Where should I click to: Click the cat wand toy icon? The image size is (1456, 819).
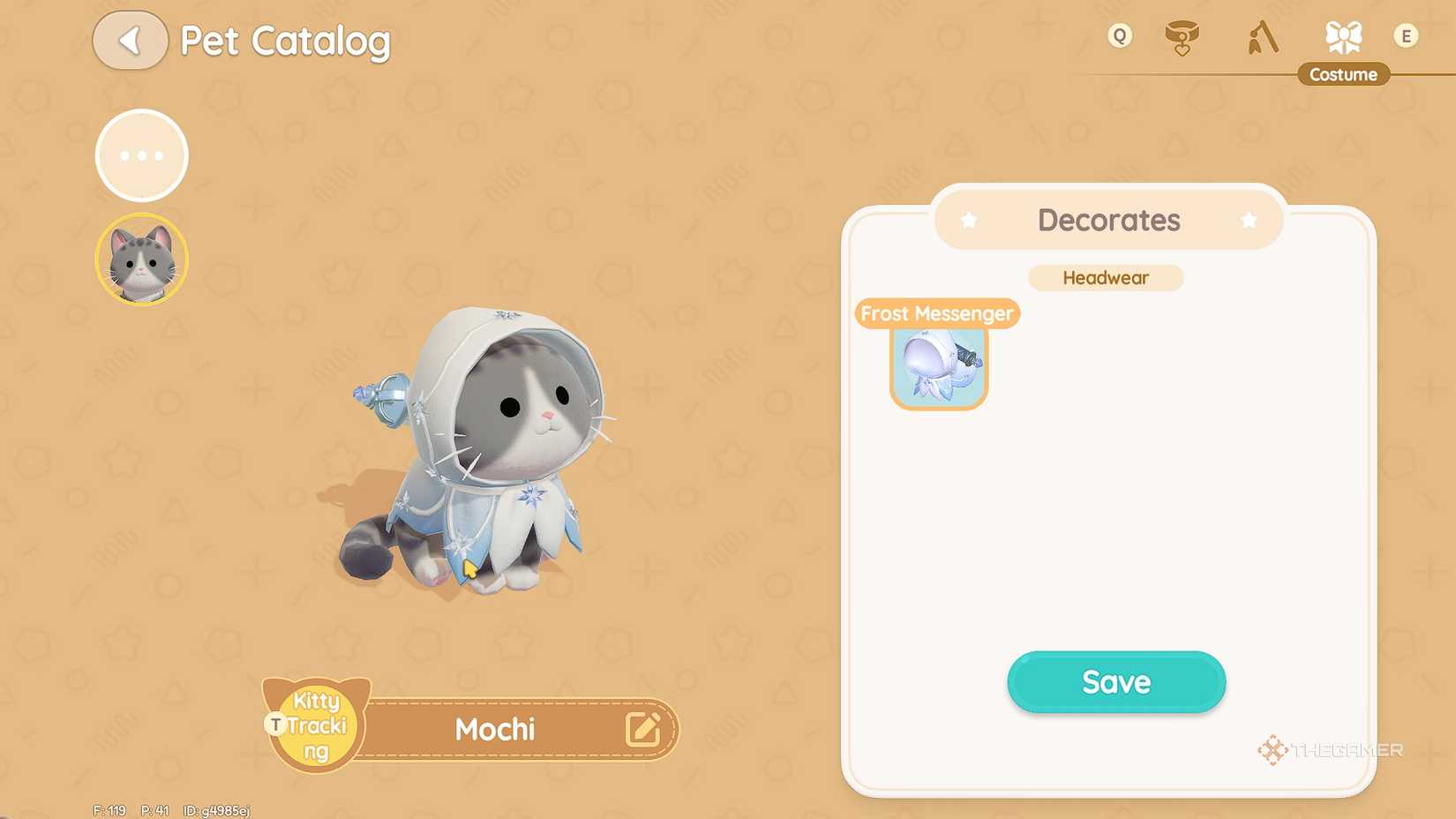(x=1262, y=37)
